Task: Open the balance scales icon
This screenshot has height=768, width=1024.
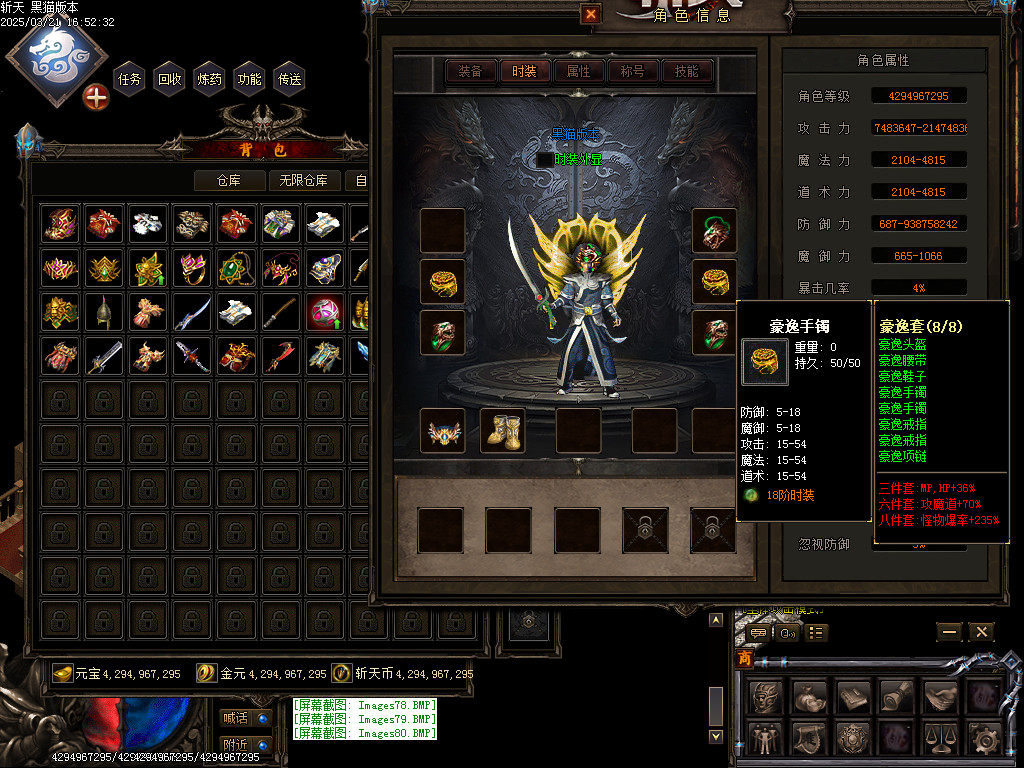Action: pyautogui.click(x=940, y=739)
